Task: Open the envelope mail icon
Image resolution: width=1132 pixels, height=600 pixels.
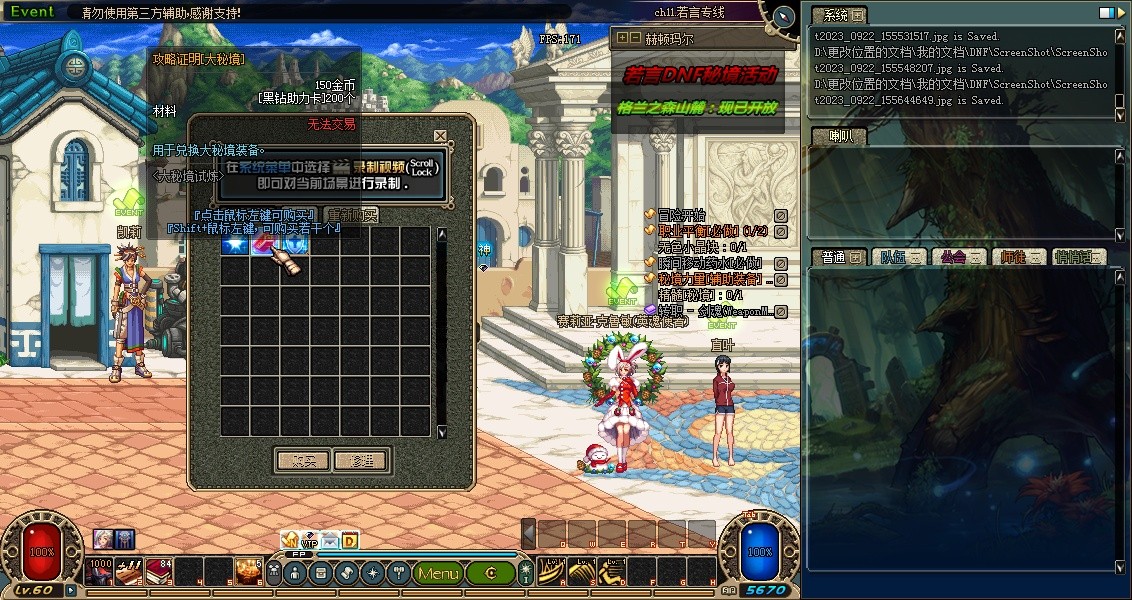Action: tap(330, 541)
